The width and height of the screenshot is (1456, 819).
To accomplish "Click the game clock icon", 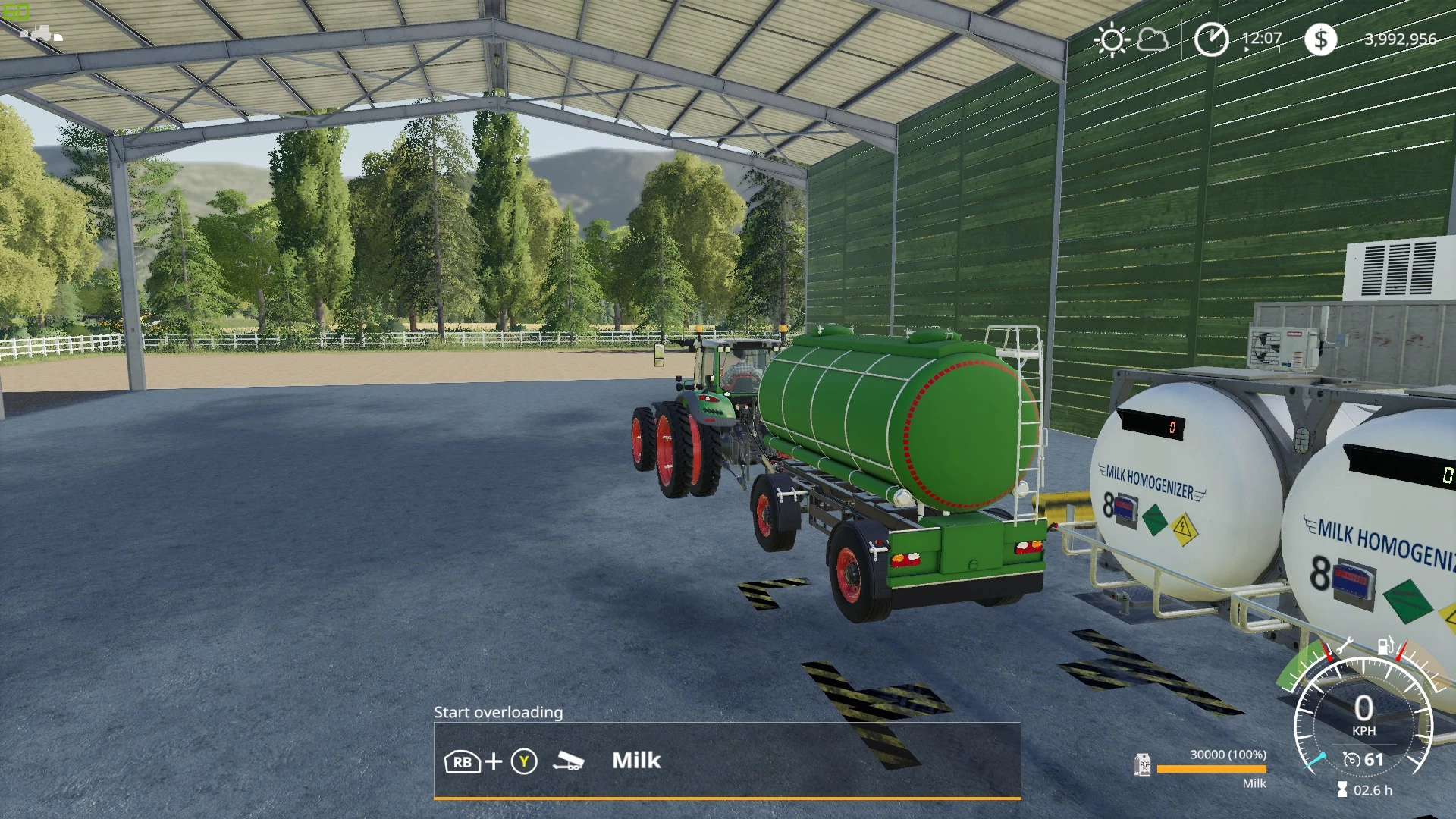I will 1211,39.
